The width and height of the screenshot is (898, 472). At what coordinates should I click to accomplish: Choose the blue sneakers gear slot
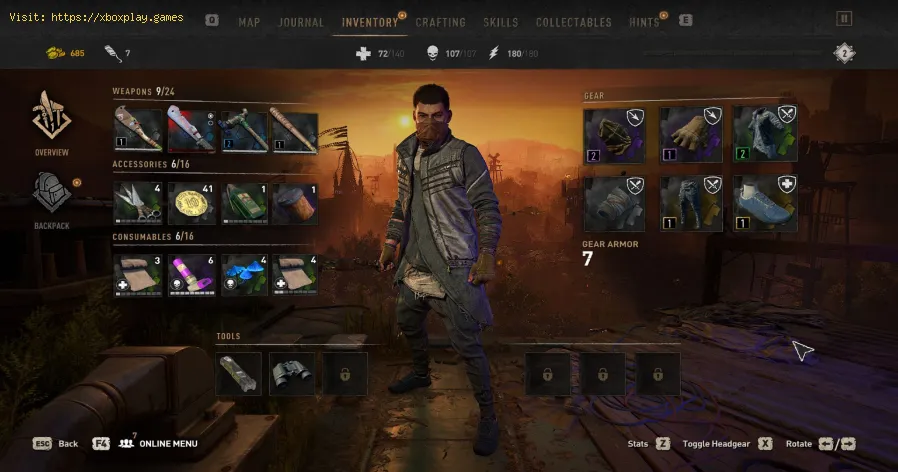[x=764, y=203]
